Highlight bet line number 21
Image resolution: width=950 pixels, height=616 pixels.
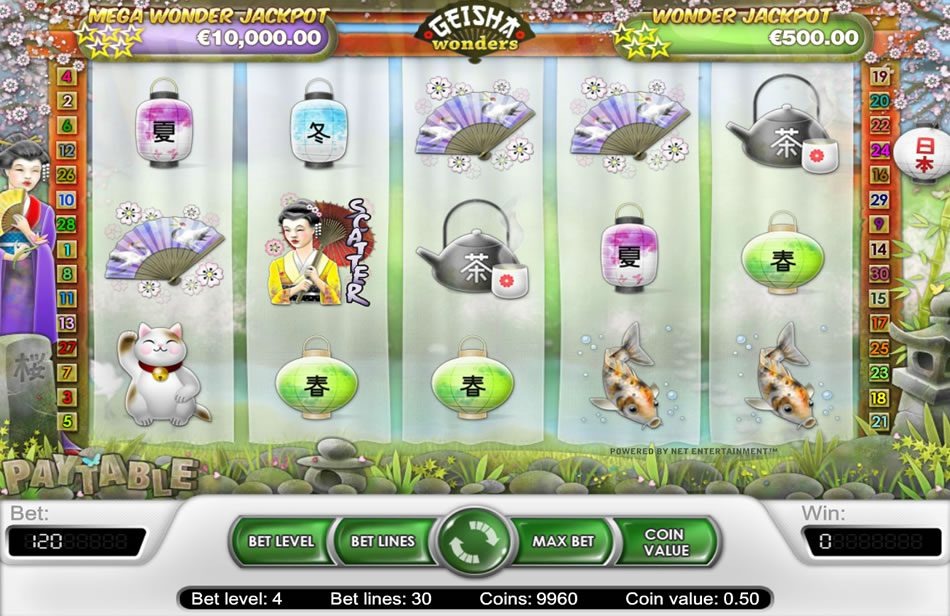tap(880, 422)
